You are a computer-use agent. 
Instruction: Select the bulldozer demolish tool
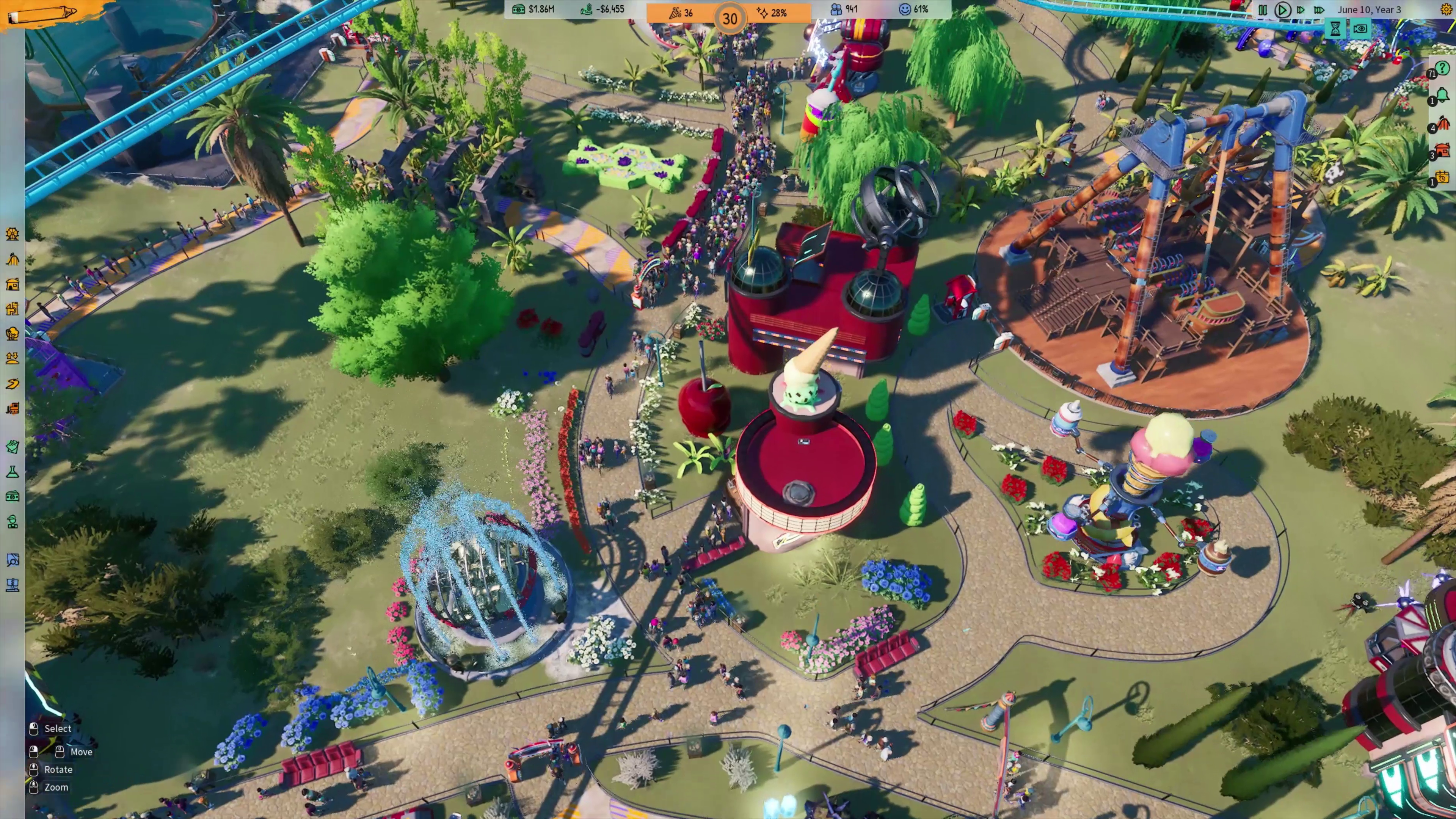coord(13,408)
